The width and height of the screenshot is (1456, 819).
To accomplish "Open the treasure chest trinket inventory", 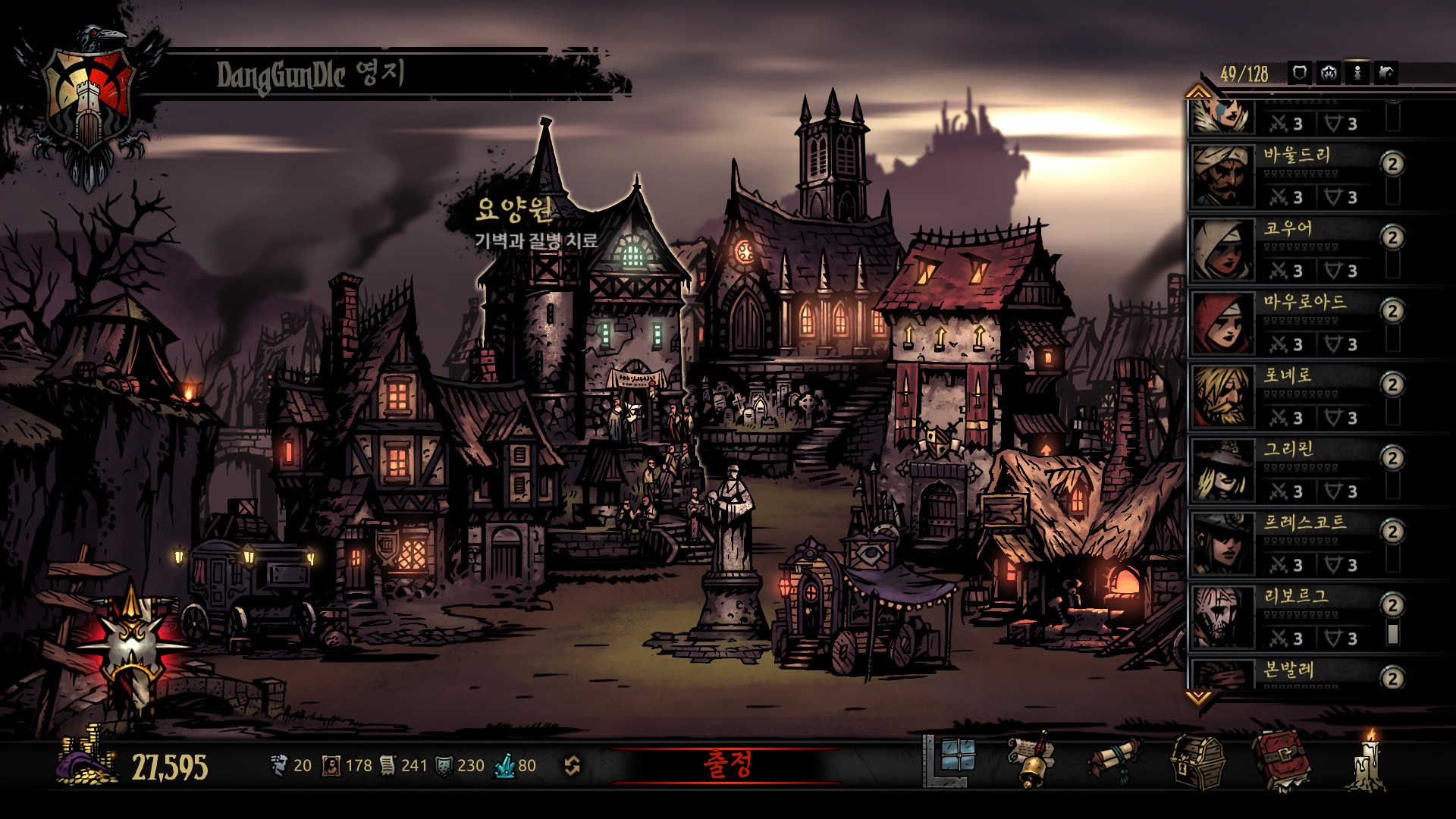I will click(1197, 762).
